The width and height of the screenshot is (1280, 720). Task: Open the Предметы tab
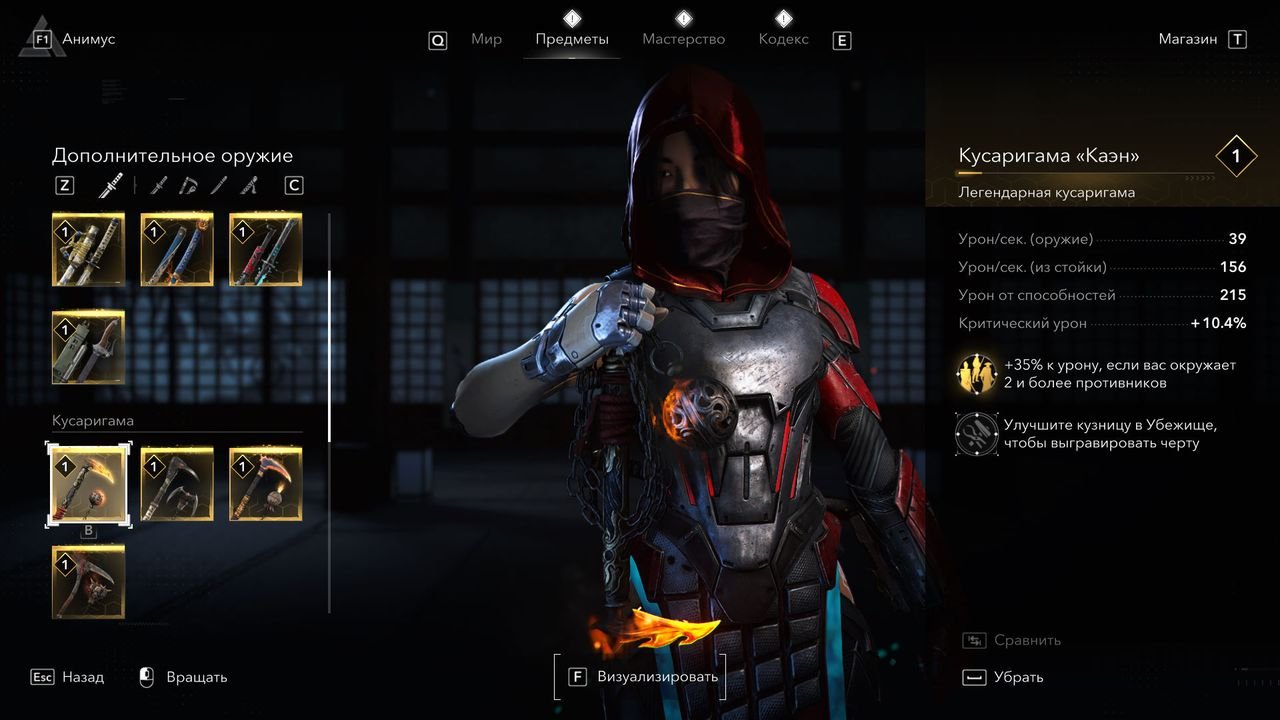[571, 40]
